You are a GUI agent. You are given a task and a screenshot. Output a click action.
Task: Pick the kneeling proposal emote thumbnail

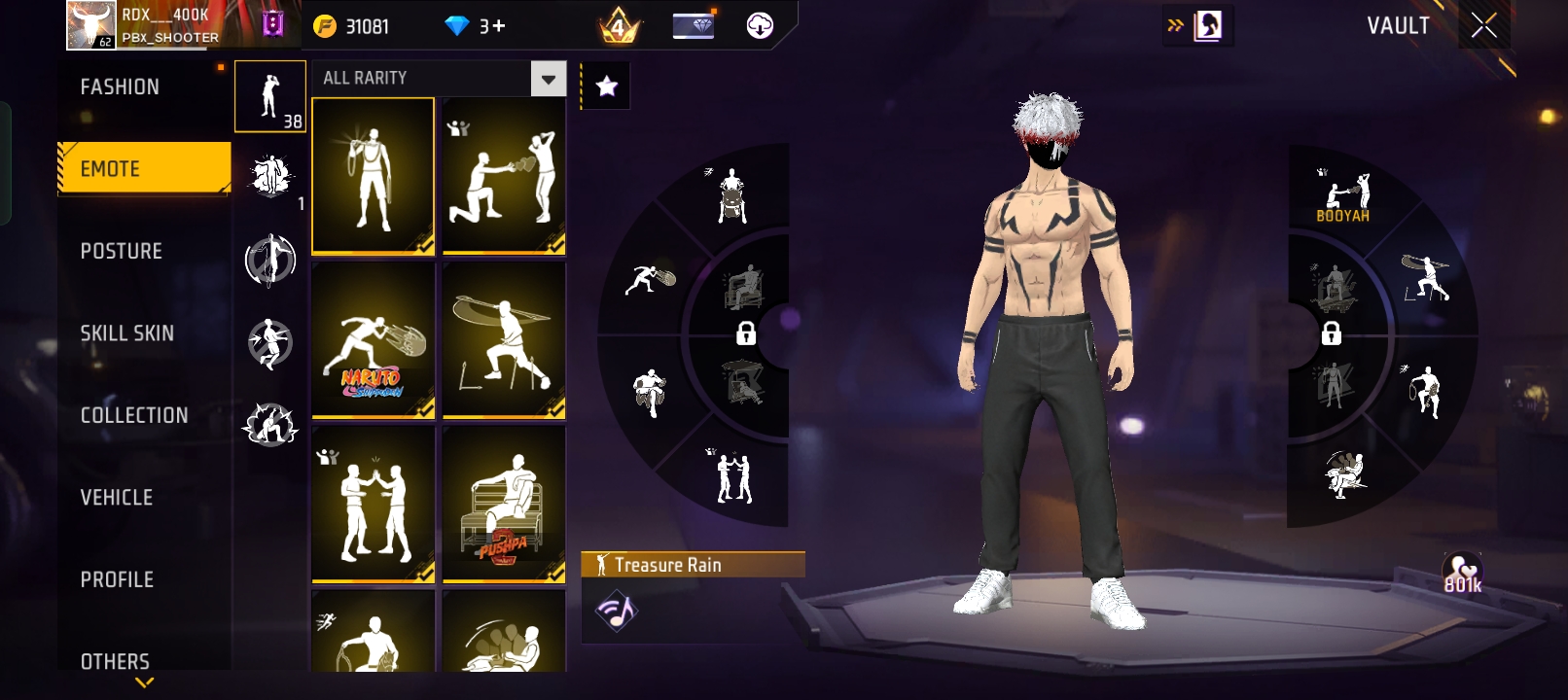pos(504,176)
